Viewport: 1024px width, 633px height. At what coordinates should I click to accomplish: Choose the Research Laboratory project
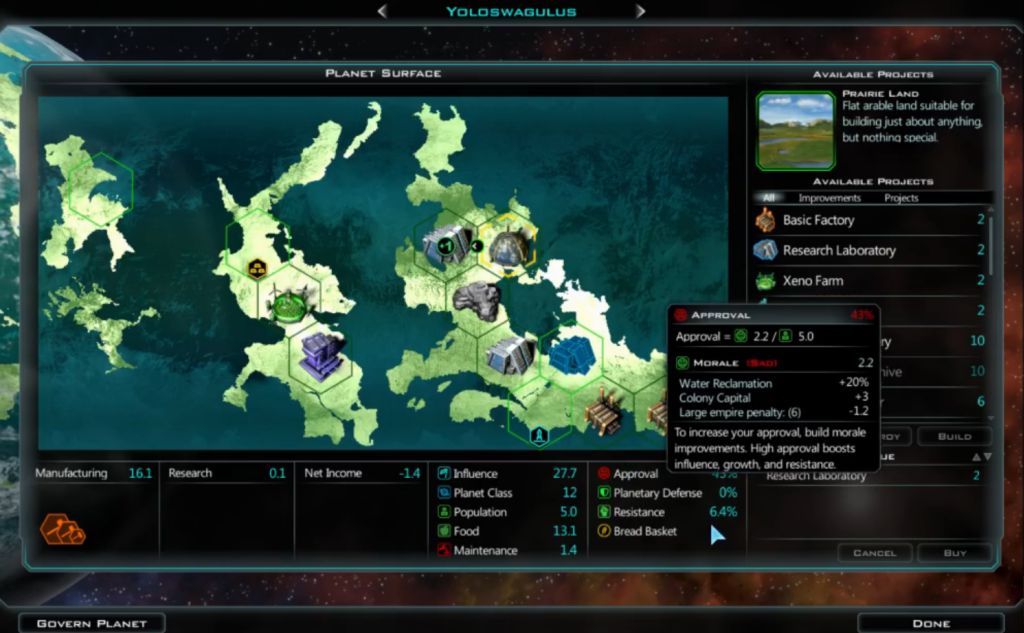pyautogui.click(x=839, y=250)
